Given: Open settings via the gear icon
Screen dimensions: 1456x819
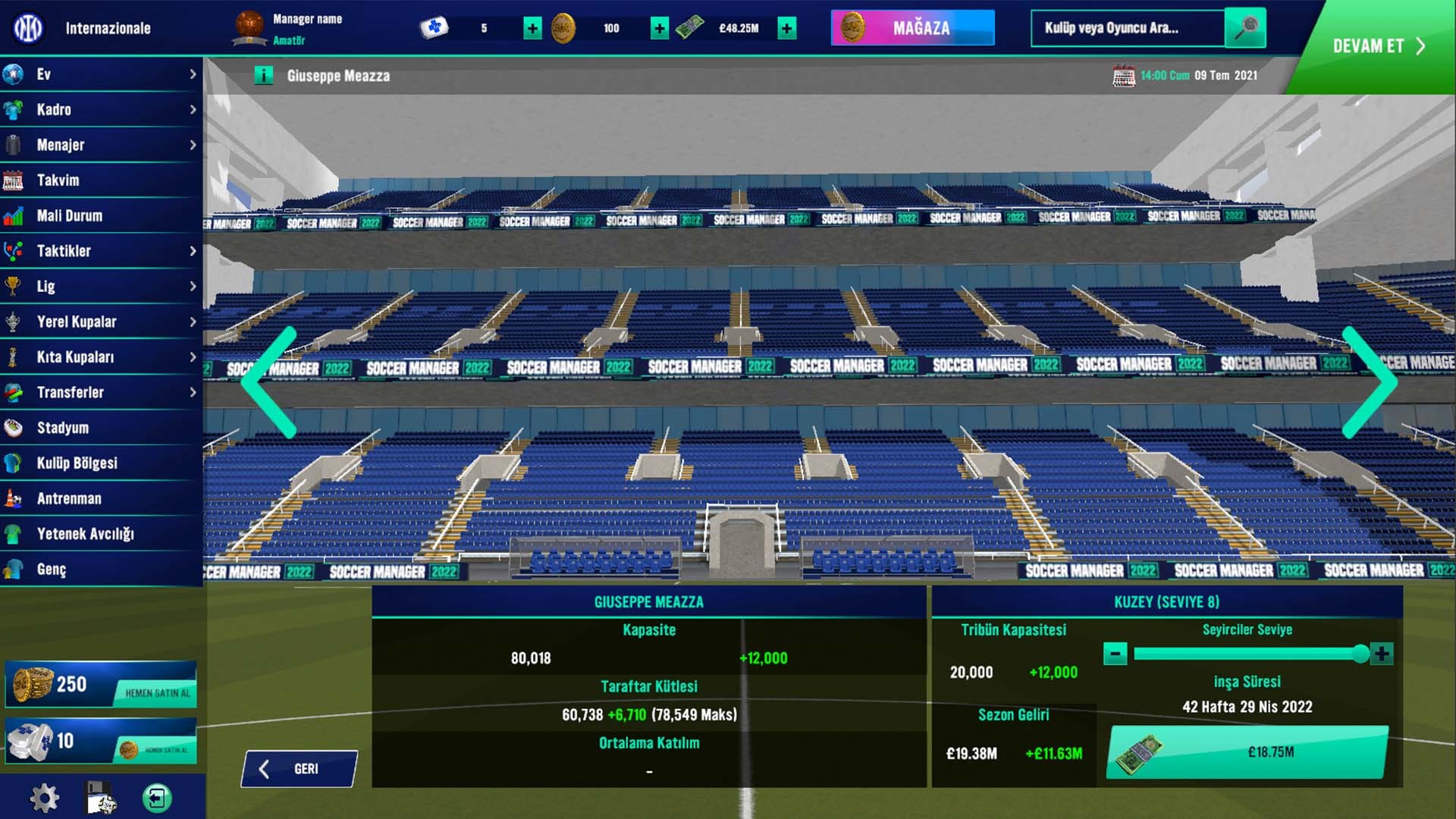Looking at the screenshot, I should tap(44, 798).
